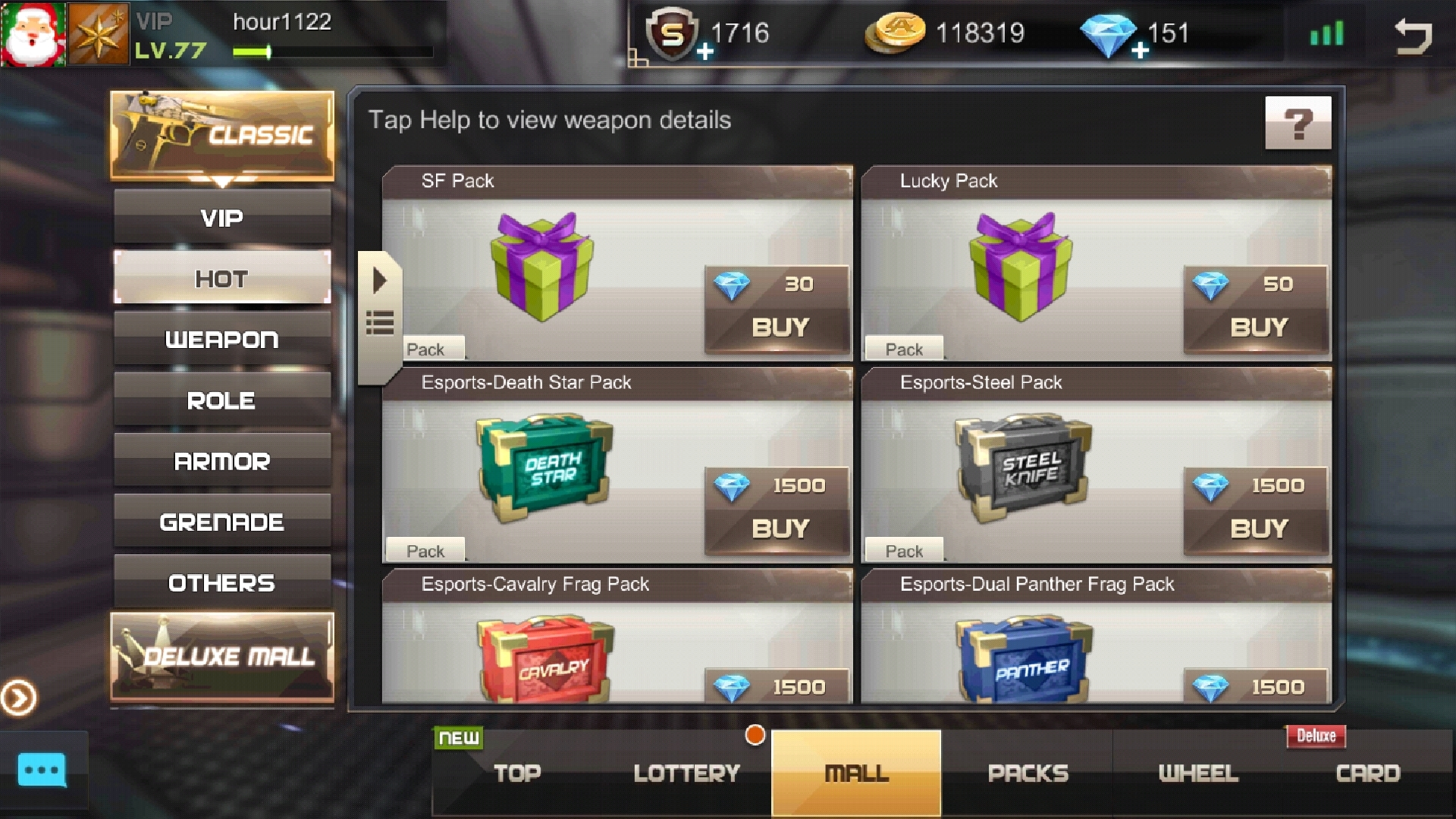This screenshot has width=1456, height=819.
Task: Open the Others category
Action: point(221,582)
